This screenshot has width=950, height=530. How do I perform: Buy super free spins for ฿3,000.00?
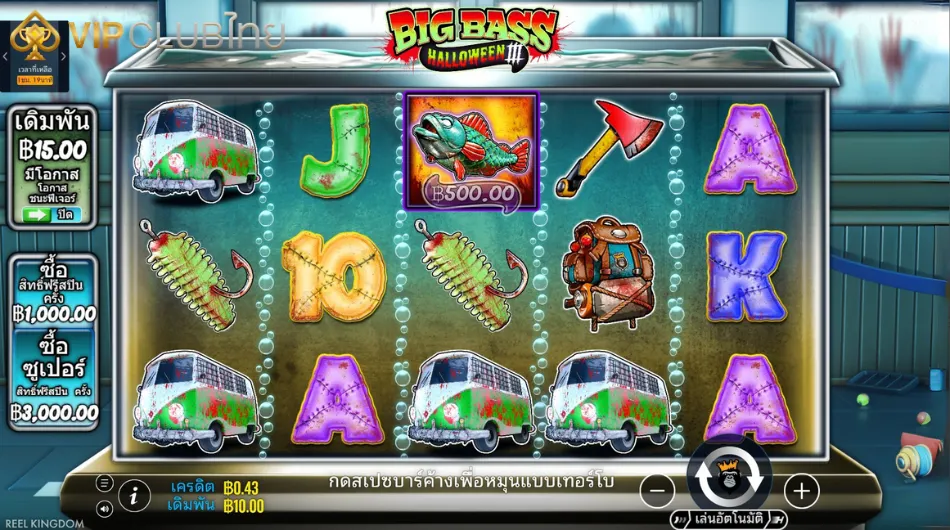[x=55, y=380]
